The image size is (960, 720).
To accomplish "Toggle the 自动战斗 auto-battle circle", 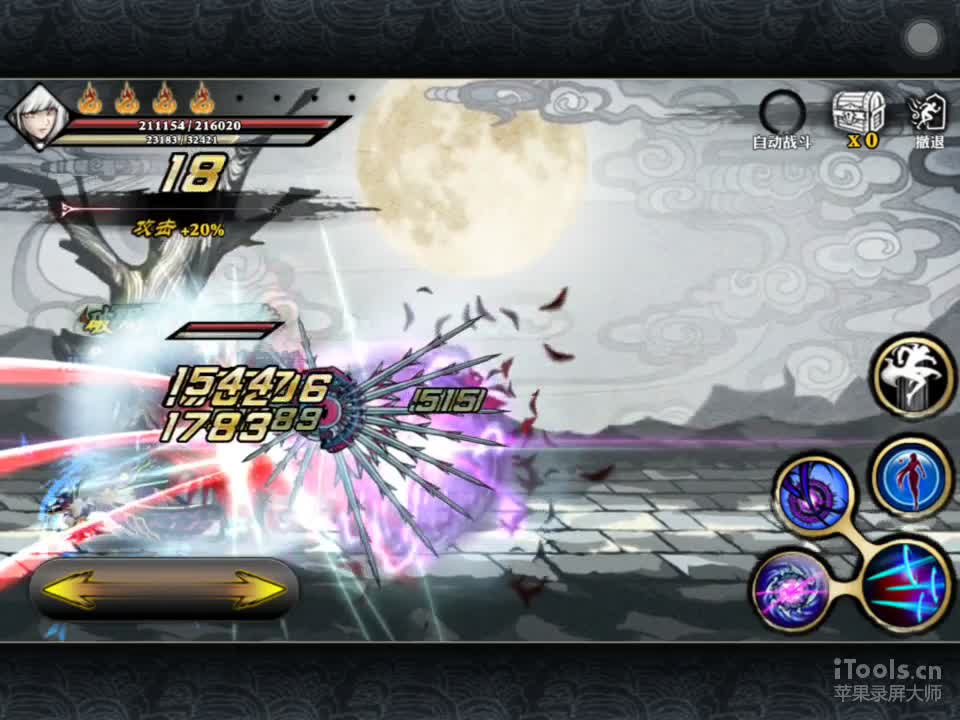I will [x=781, y=111].
